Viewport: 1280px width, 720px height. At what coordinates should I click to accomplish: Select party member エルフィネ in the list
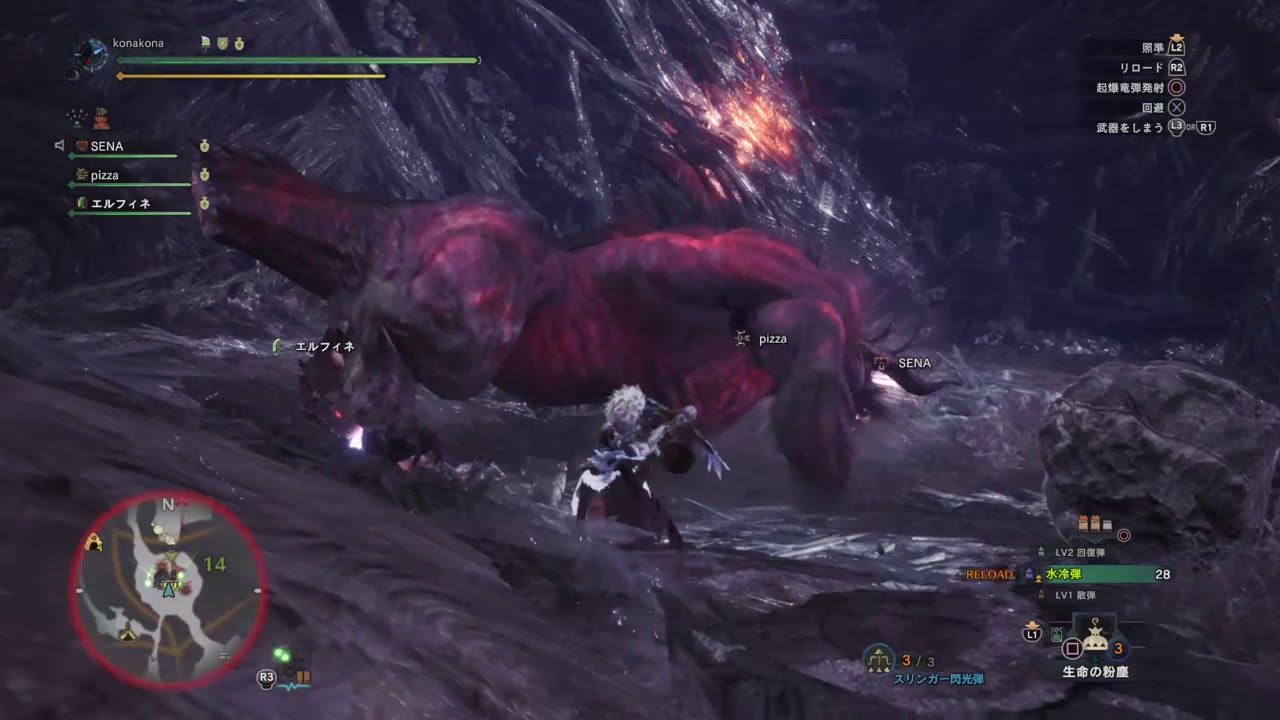click(120, 204)
